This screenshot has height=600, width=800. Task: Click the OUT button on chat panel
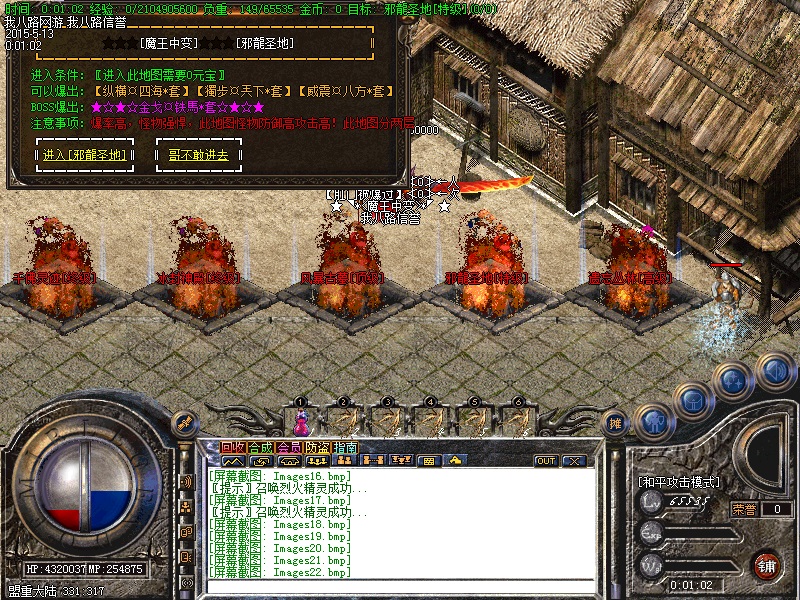(545, 461)
